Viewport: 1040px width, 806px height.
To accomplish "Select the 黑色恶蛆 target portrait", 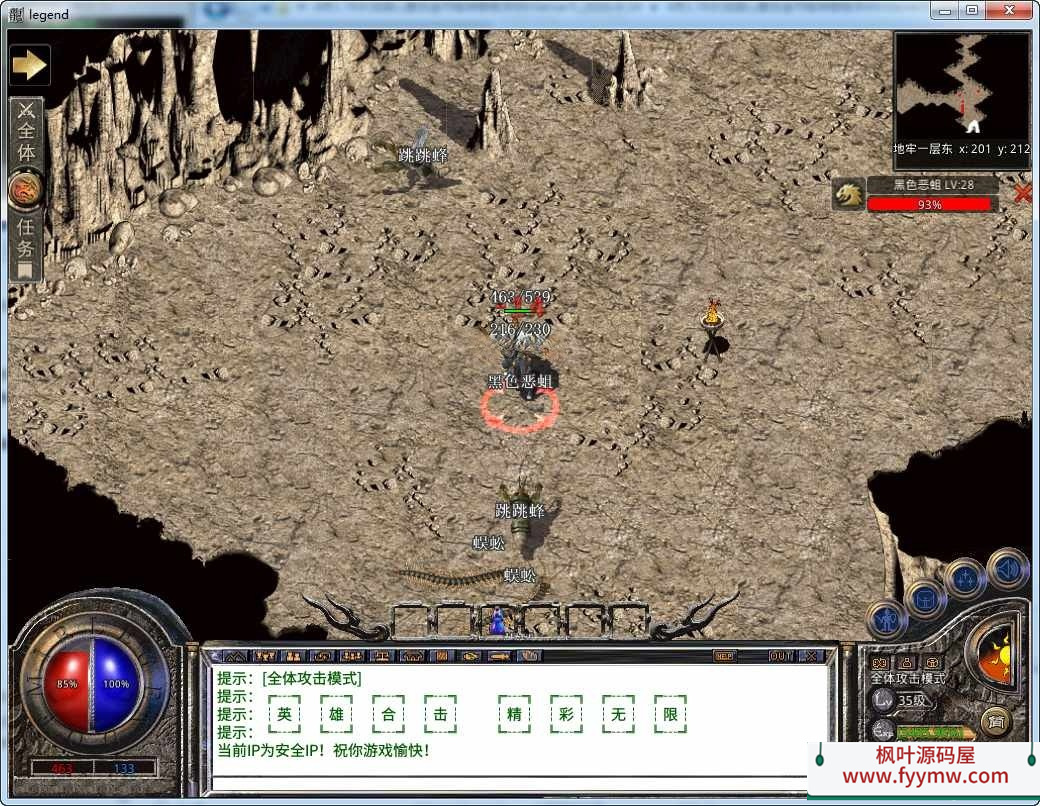I will (x=848, y=195).
